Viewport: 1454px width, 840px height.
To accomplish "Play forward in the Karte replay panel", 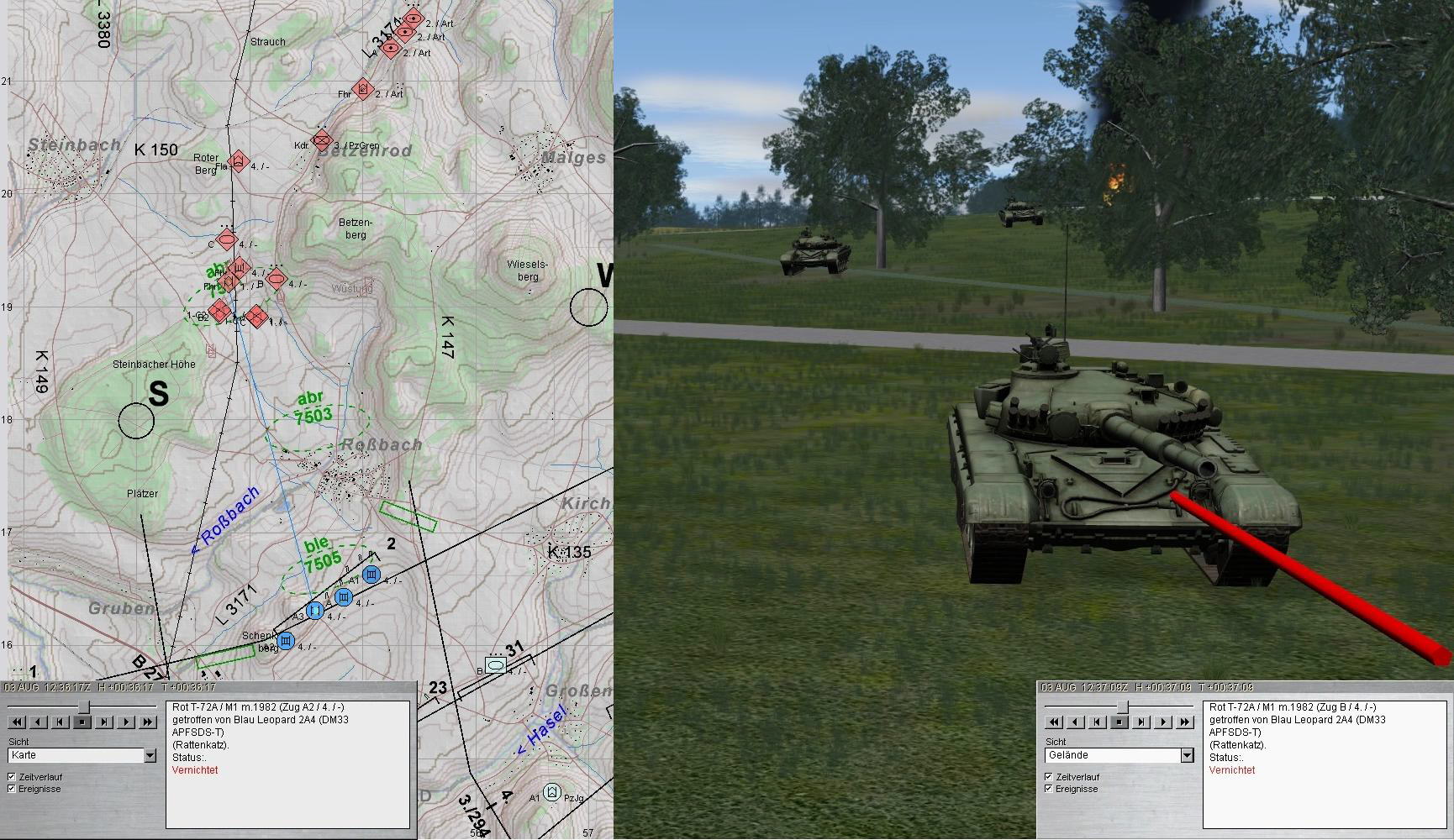I will (x=126, y=722).
